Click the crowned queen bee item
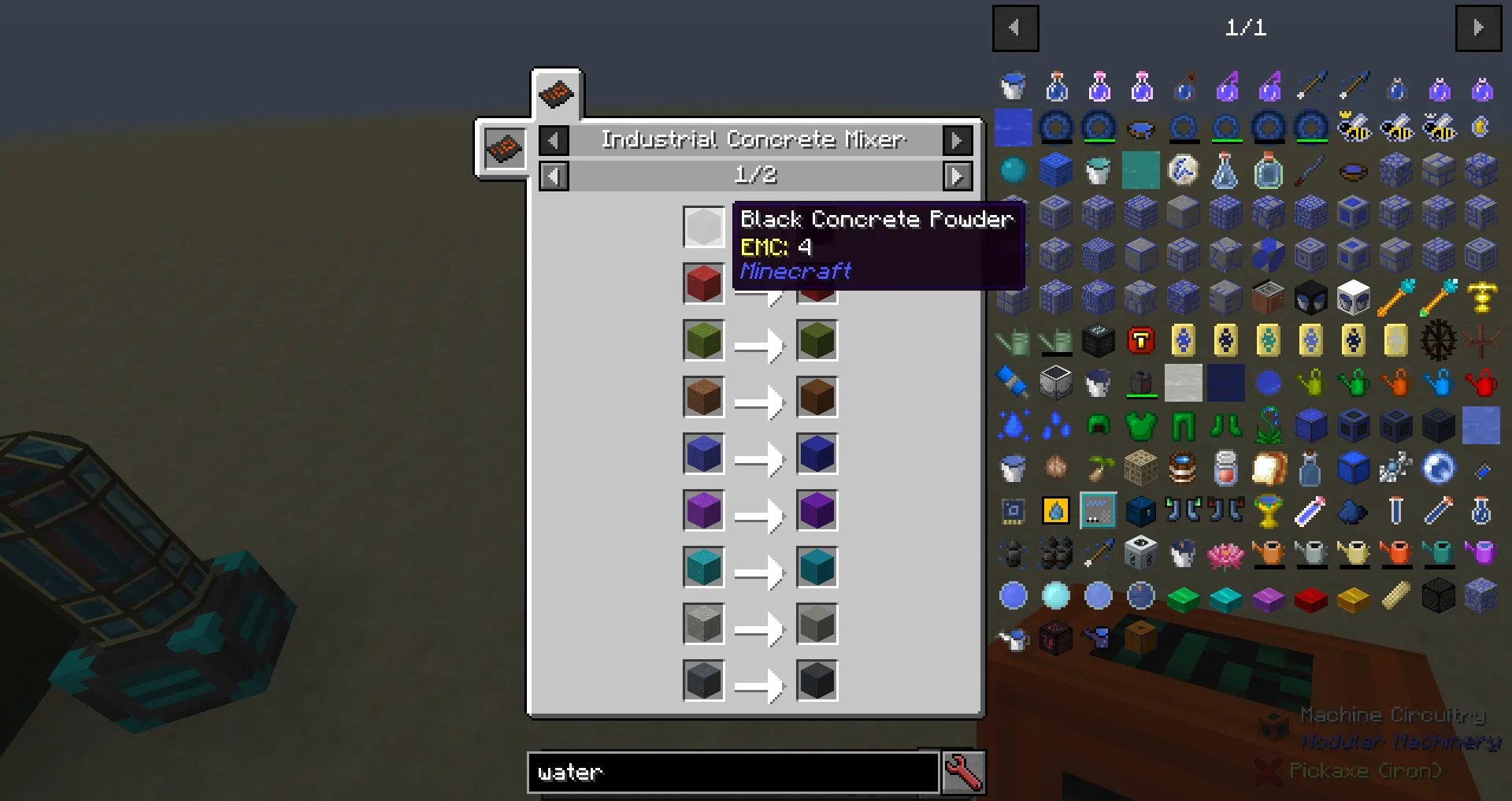 click(1354, 128)
